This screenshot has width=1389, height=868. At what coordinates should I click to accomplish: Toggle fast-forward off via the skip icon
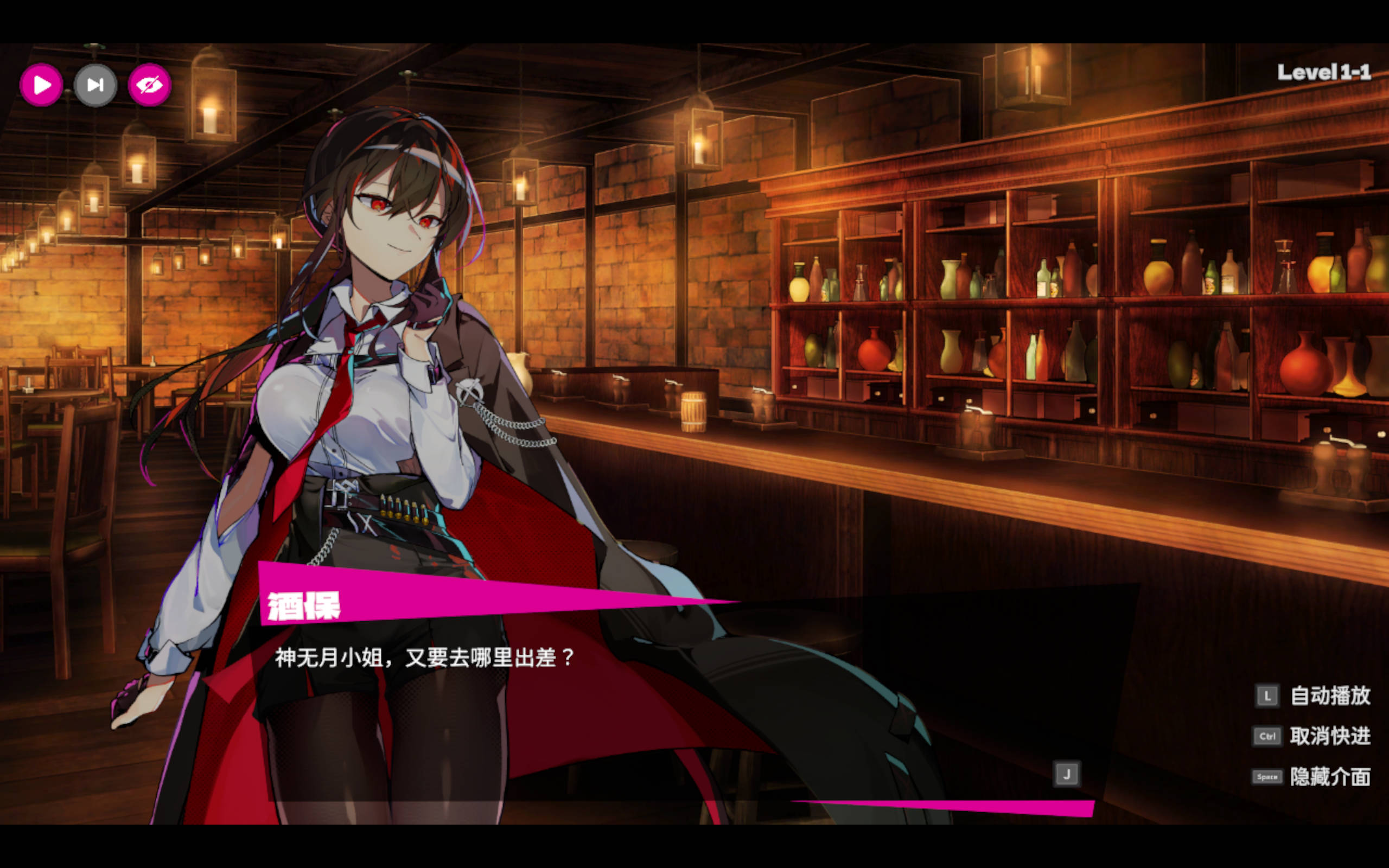tap(95, 85)
